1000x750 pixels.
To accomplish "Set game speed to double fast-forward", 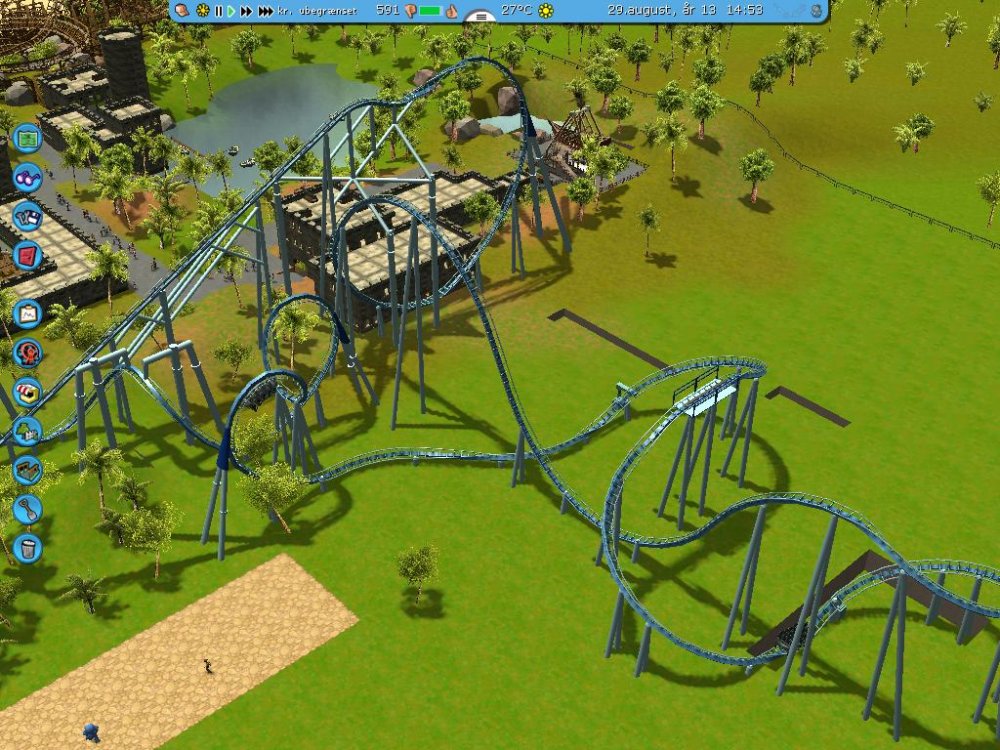I will [246, 11].
